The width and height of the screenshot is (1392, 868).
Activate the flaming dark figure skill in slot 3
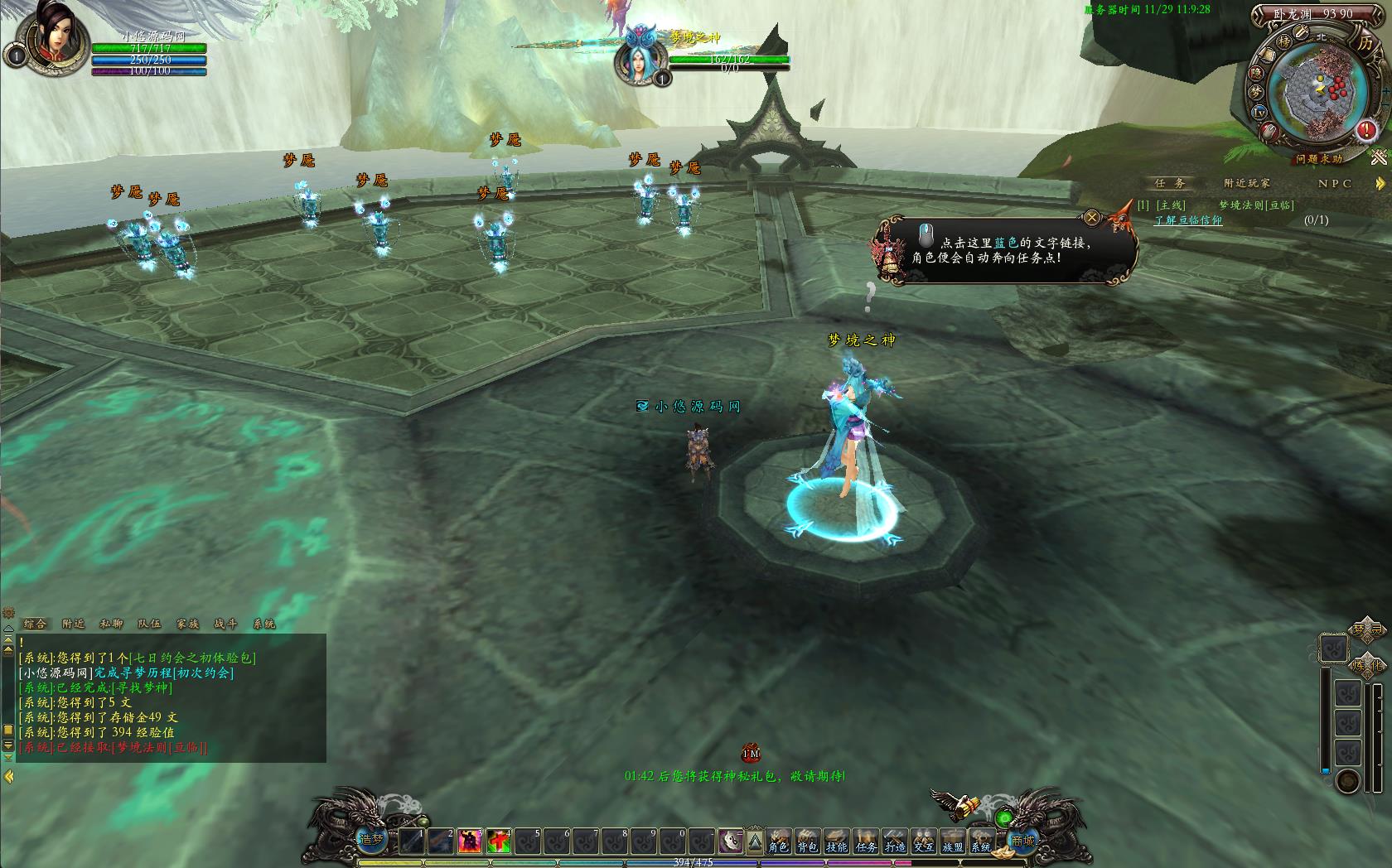click(470, 841)
